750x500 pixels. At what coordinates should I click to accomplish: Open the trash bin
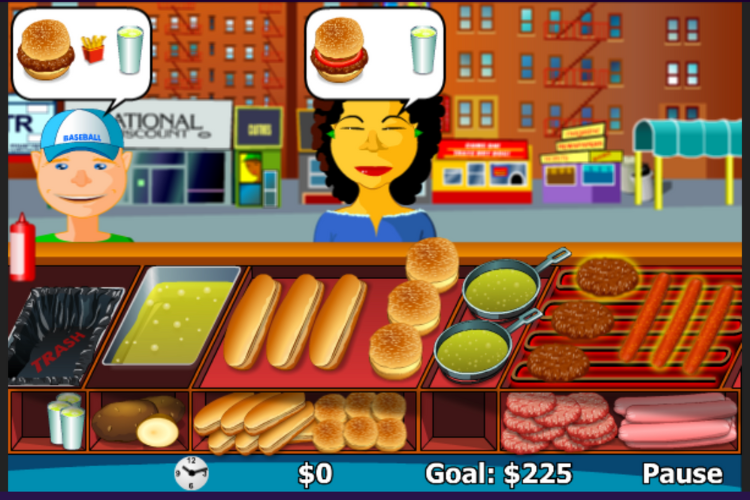pos(62,333)
